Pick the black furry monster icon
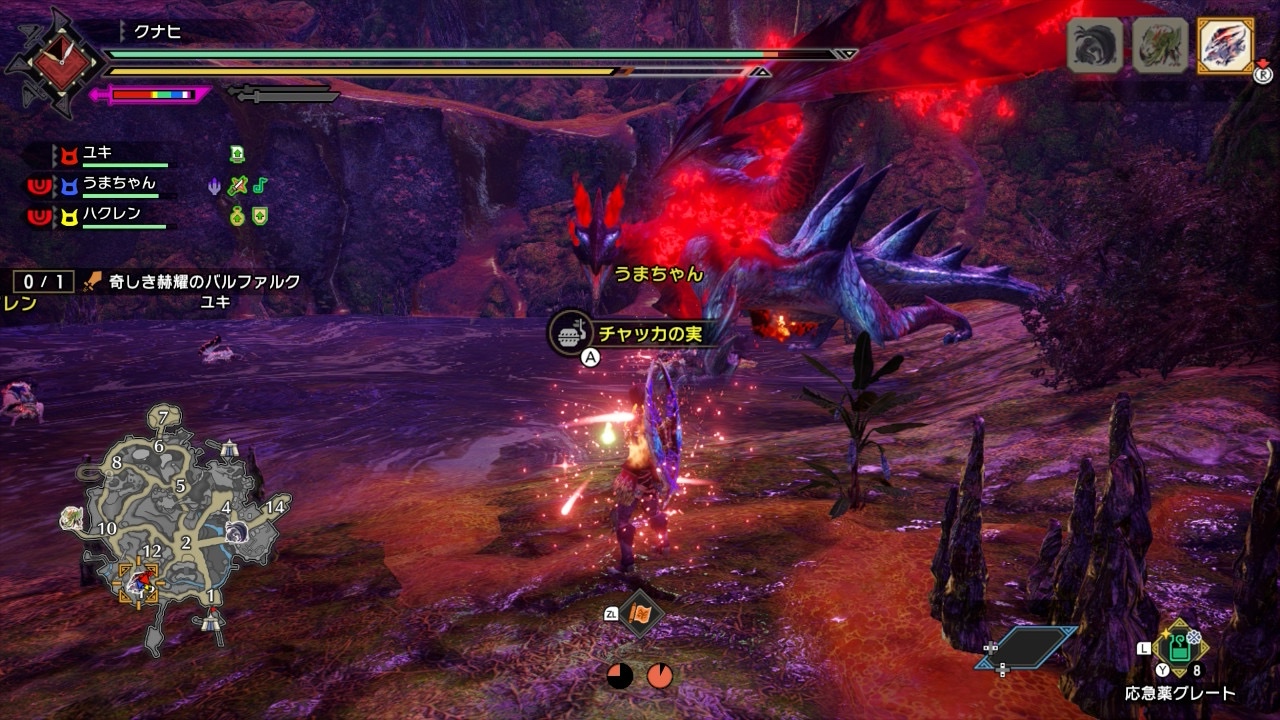This screenshot has width=1280, height=720. tap(1095, 46)
